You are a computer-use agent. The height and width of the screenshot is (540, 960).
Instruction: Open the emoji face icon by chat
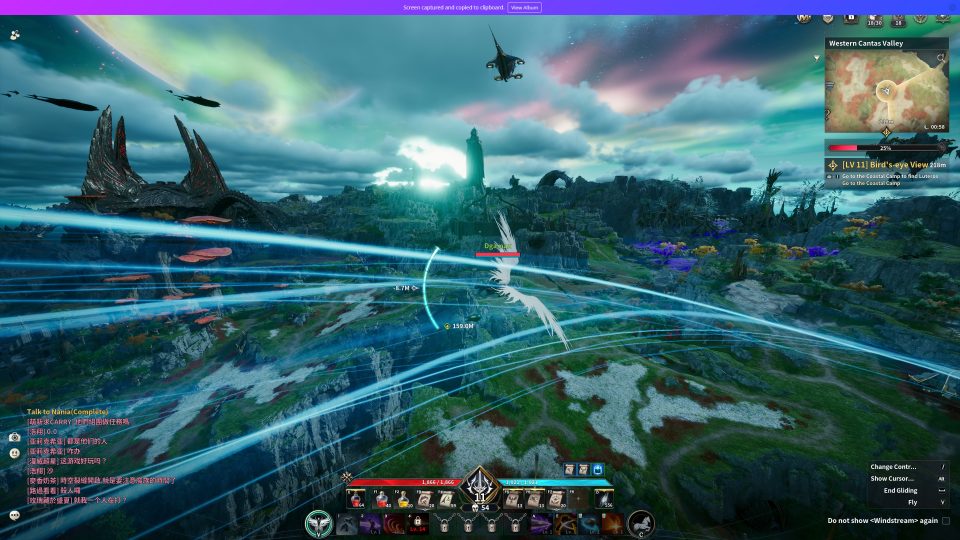[15, 453]
